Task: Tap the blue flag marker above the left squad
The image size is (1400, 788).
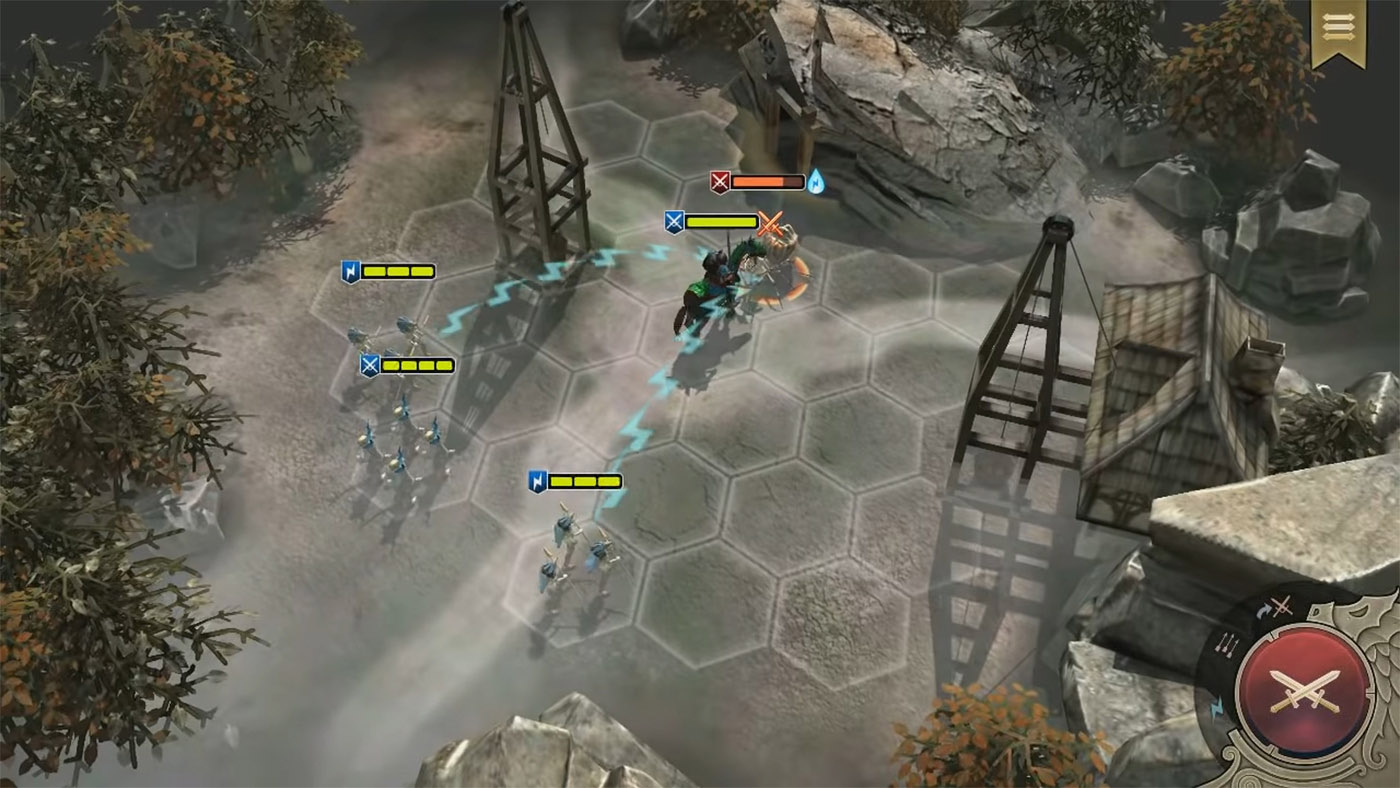Action: (352, 270)
